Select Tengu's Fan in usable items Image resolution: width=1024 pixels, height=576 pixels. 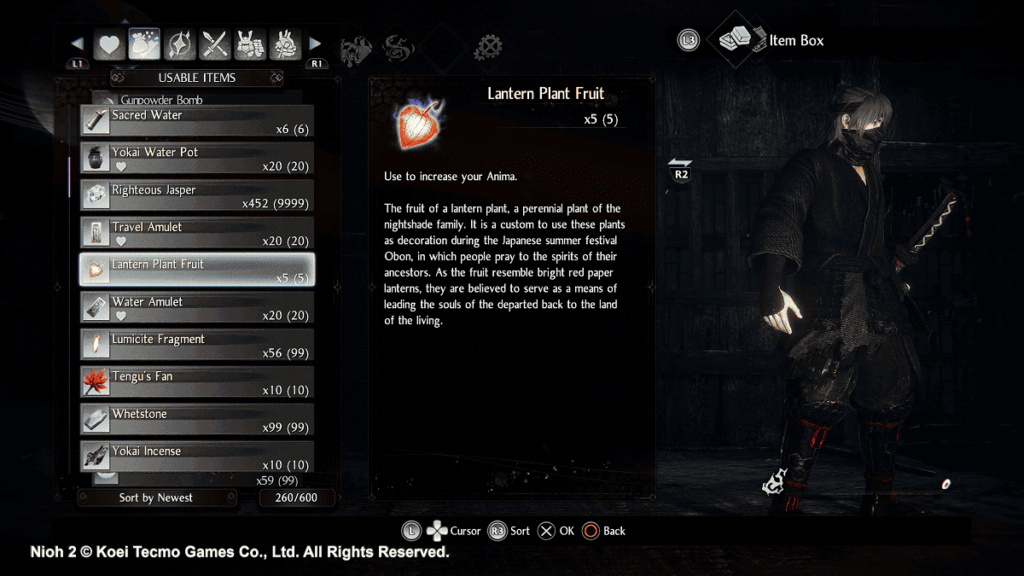pyautogui.click(x=197, y=382)
